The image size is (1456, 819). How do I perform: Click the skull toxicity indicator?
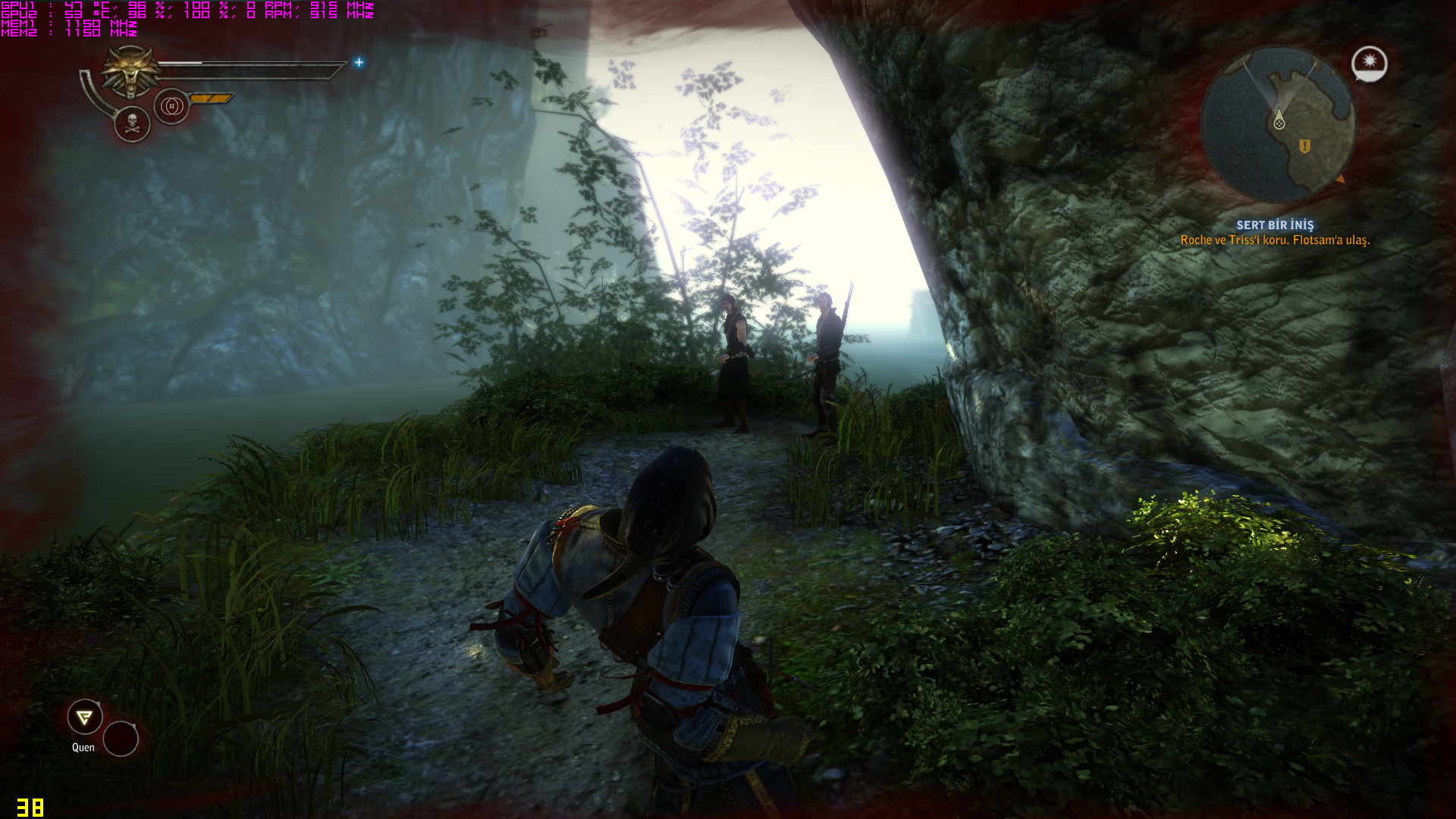coord(132,124)
